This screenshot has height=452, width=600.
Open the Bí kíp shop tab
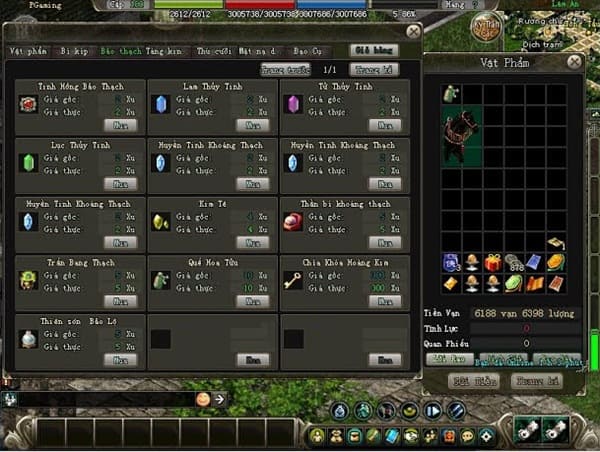tap(73, 49)
